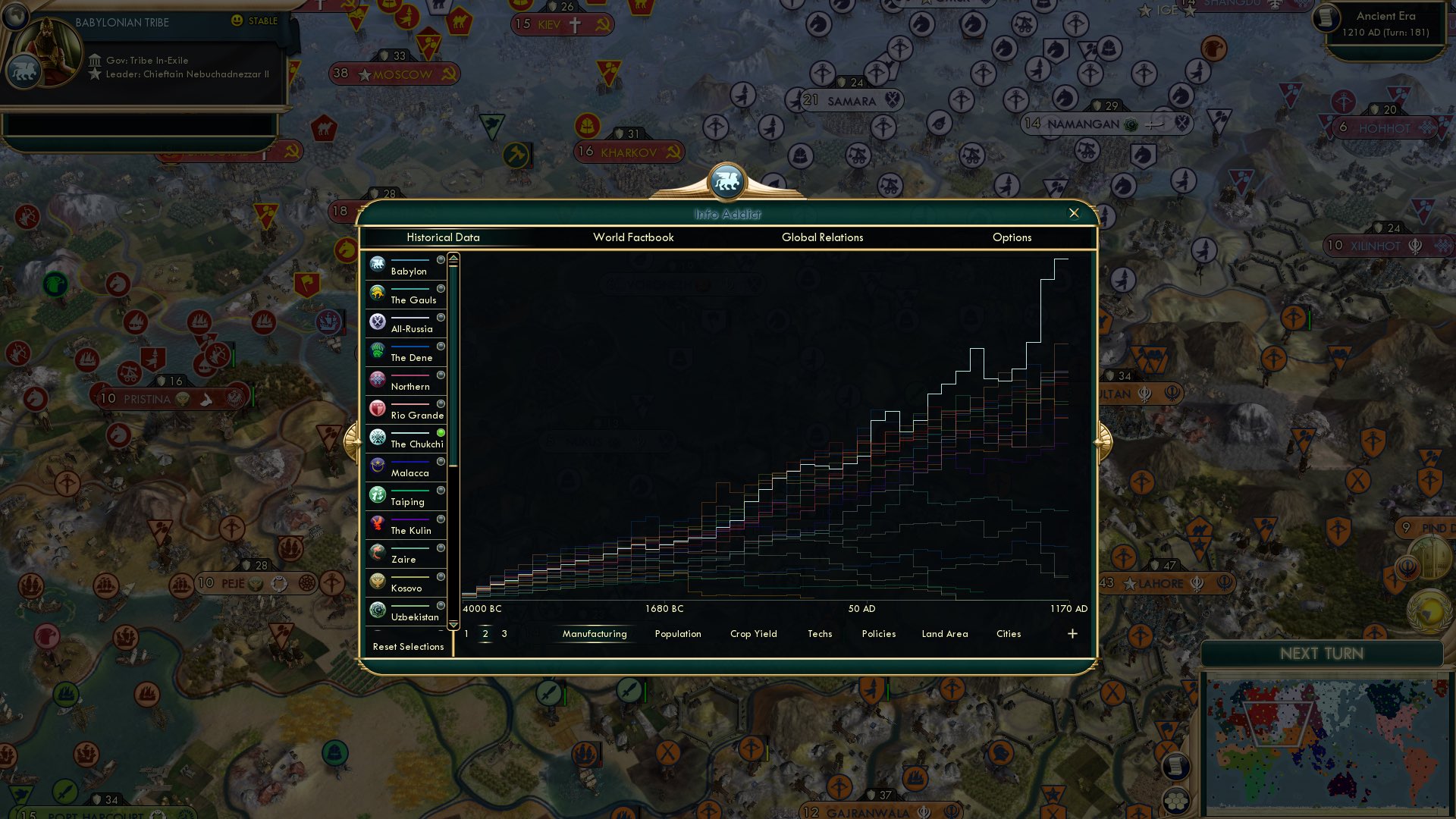Image resolution: width=1456 pixels, height=819 pixels.
Task: Select The Chukchi civilization icon
Action: pos(377,438)
